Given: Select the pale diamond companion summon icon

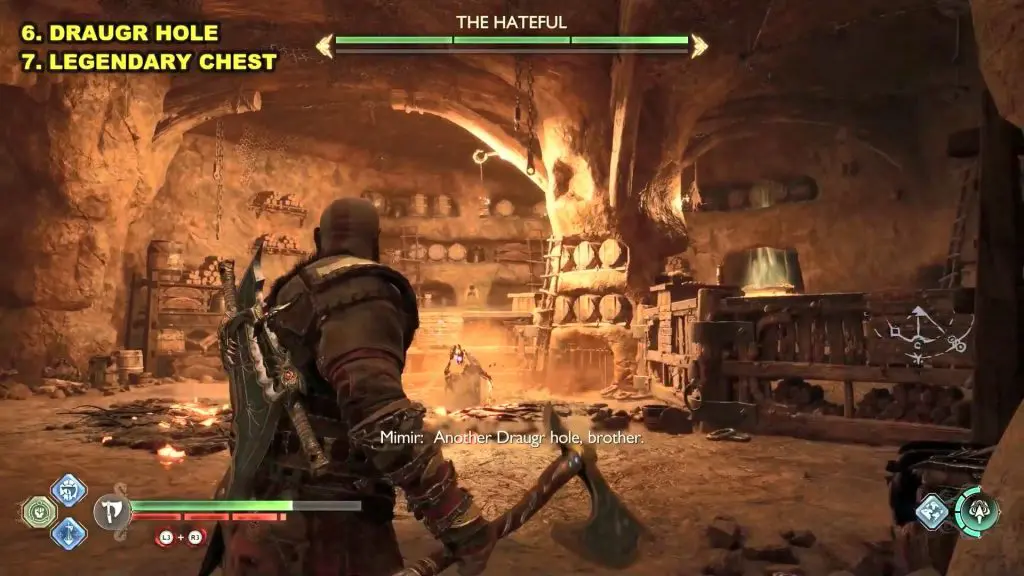Looking at the screenshot, I should (931, 511).
